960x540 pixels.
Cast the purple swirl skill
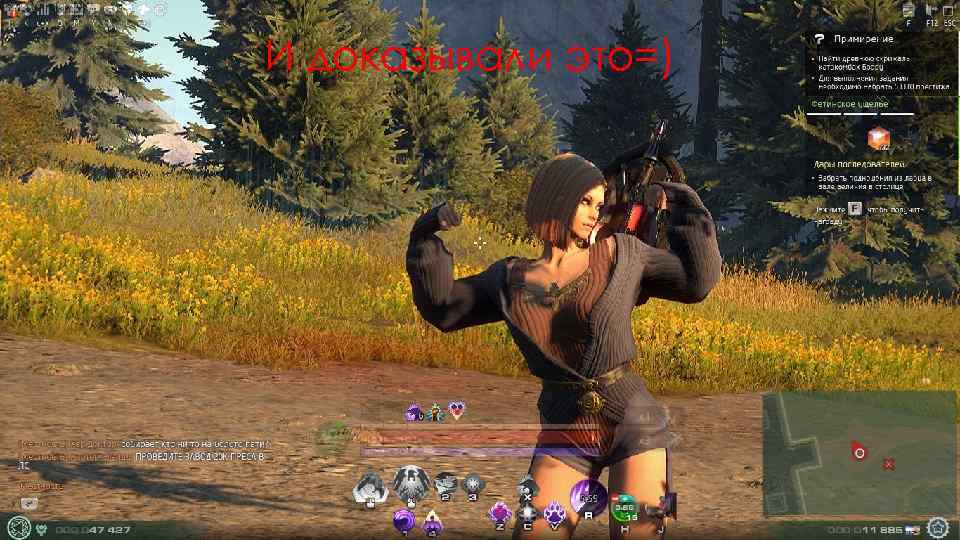pos(404,520)
